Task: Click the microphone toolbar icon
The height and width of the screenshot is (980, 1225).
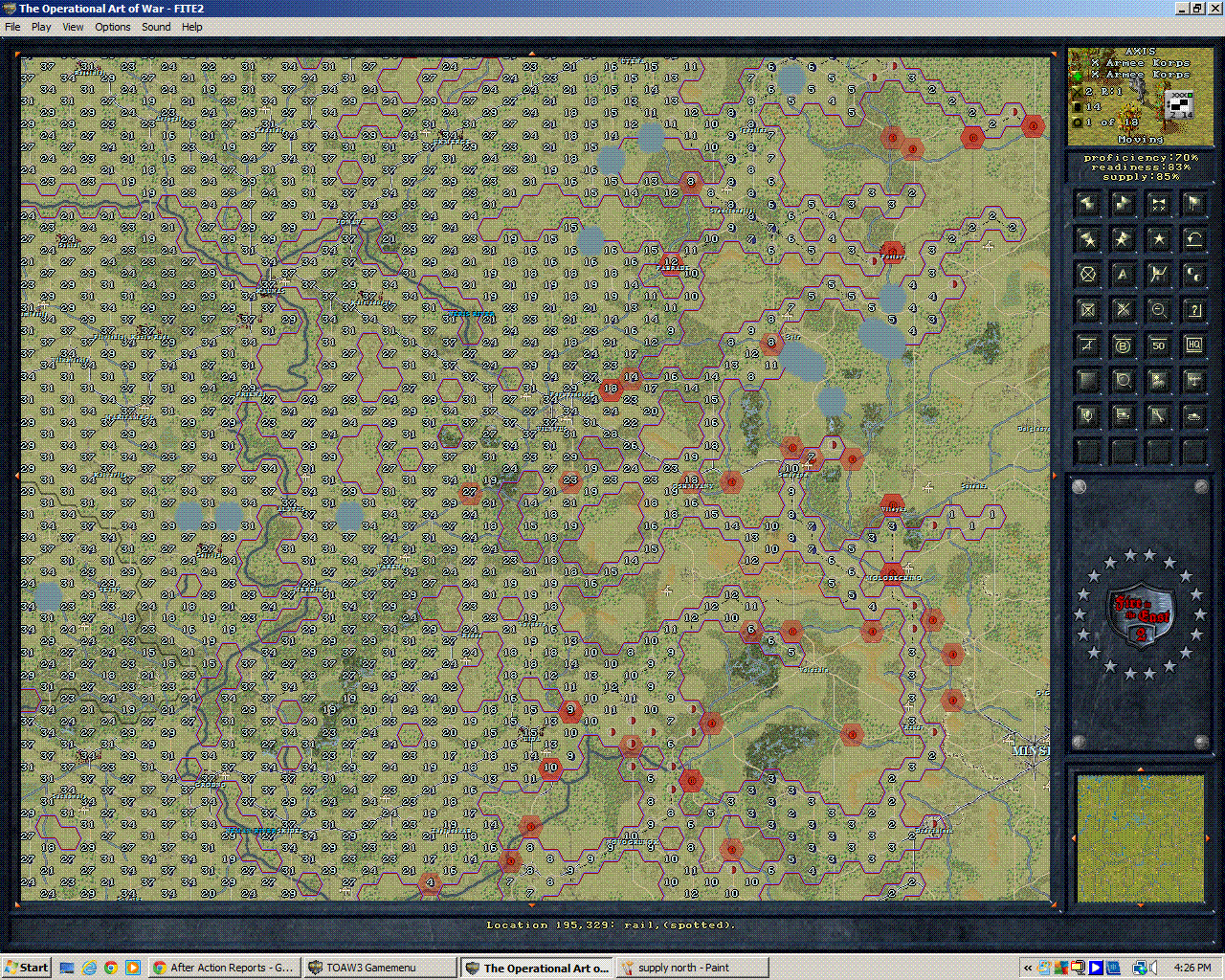Action: point(1088,415)
